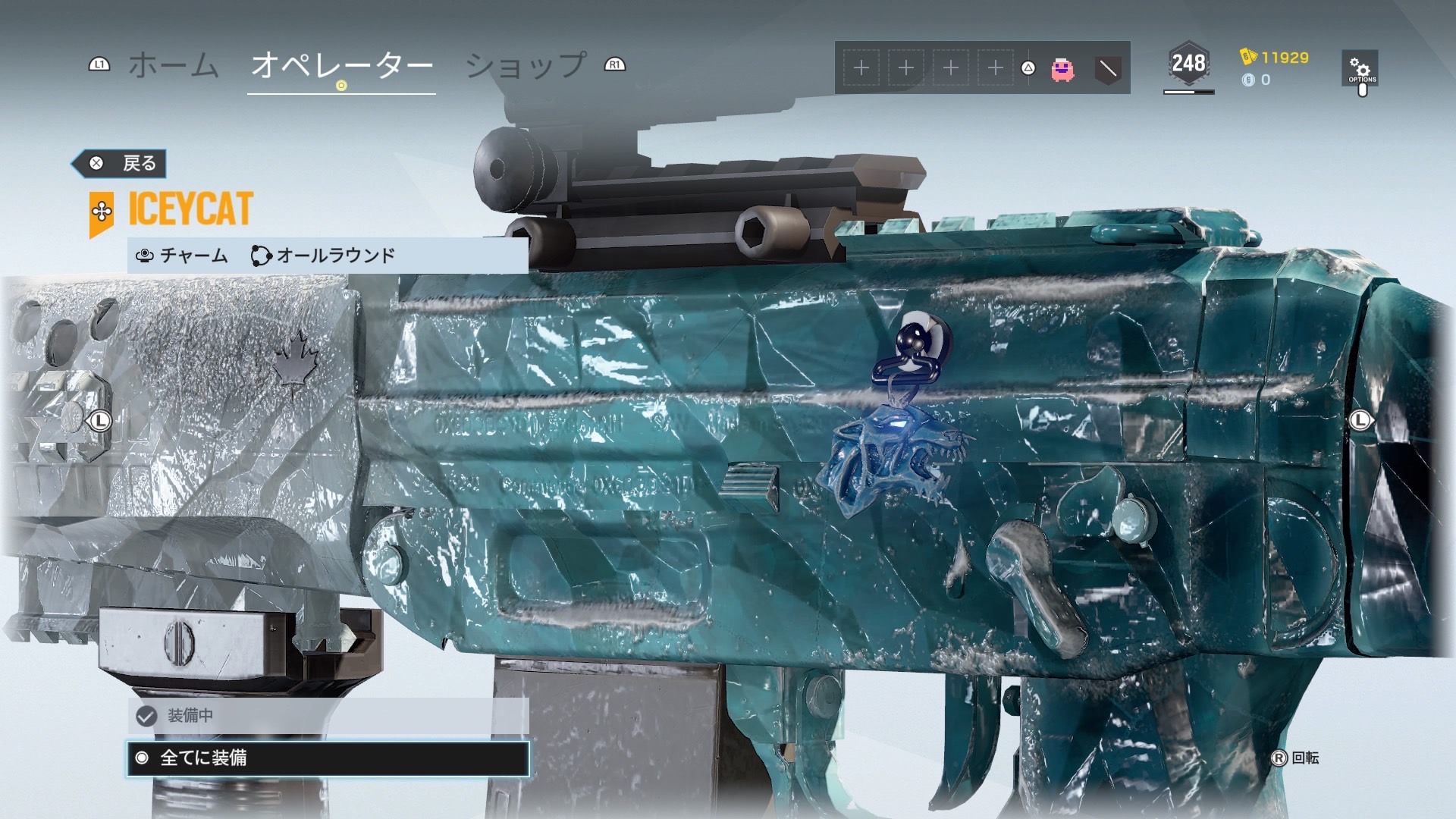Viewport: 1456px width, 819px height.
Task: Click the yellow renown ticket icon
Action: click(1247, 58)
